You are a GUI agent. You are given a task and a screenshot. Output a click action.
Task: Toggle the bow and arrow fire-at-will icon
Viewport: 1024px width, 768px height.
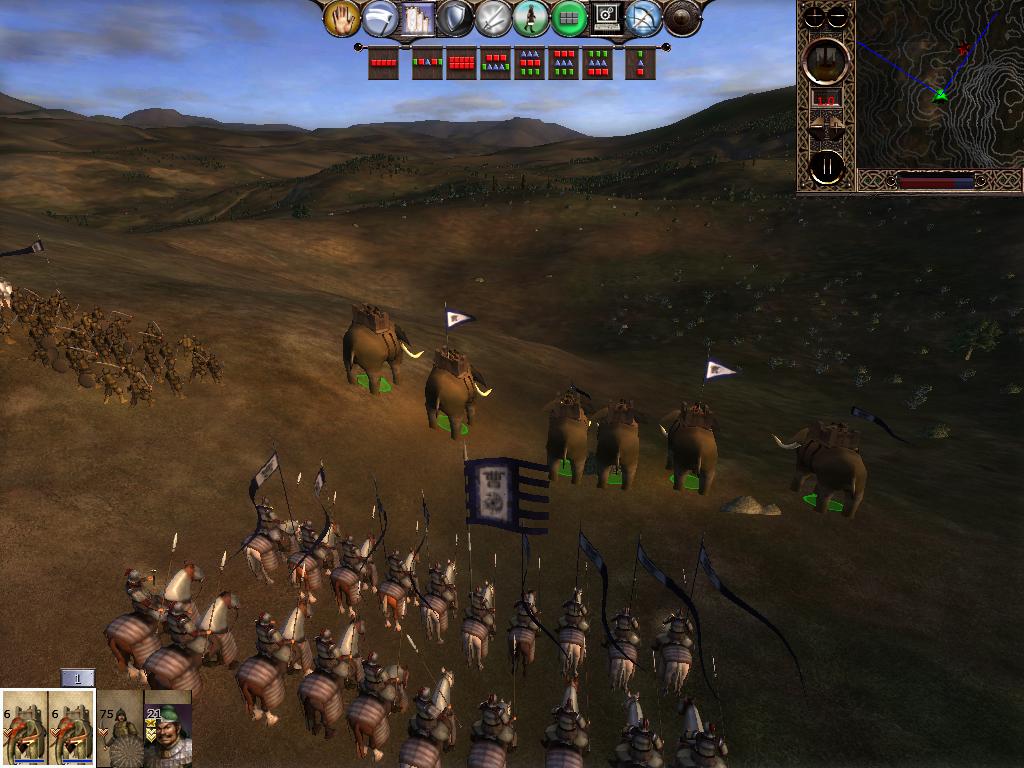pos(643,18)
